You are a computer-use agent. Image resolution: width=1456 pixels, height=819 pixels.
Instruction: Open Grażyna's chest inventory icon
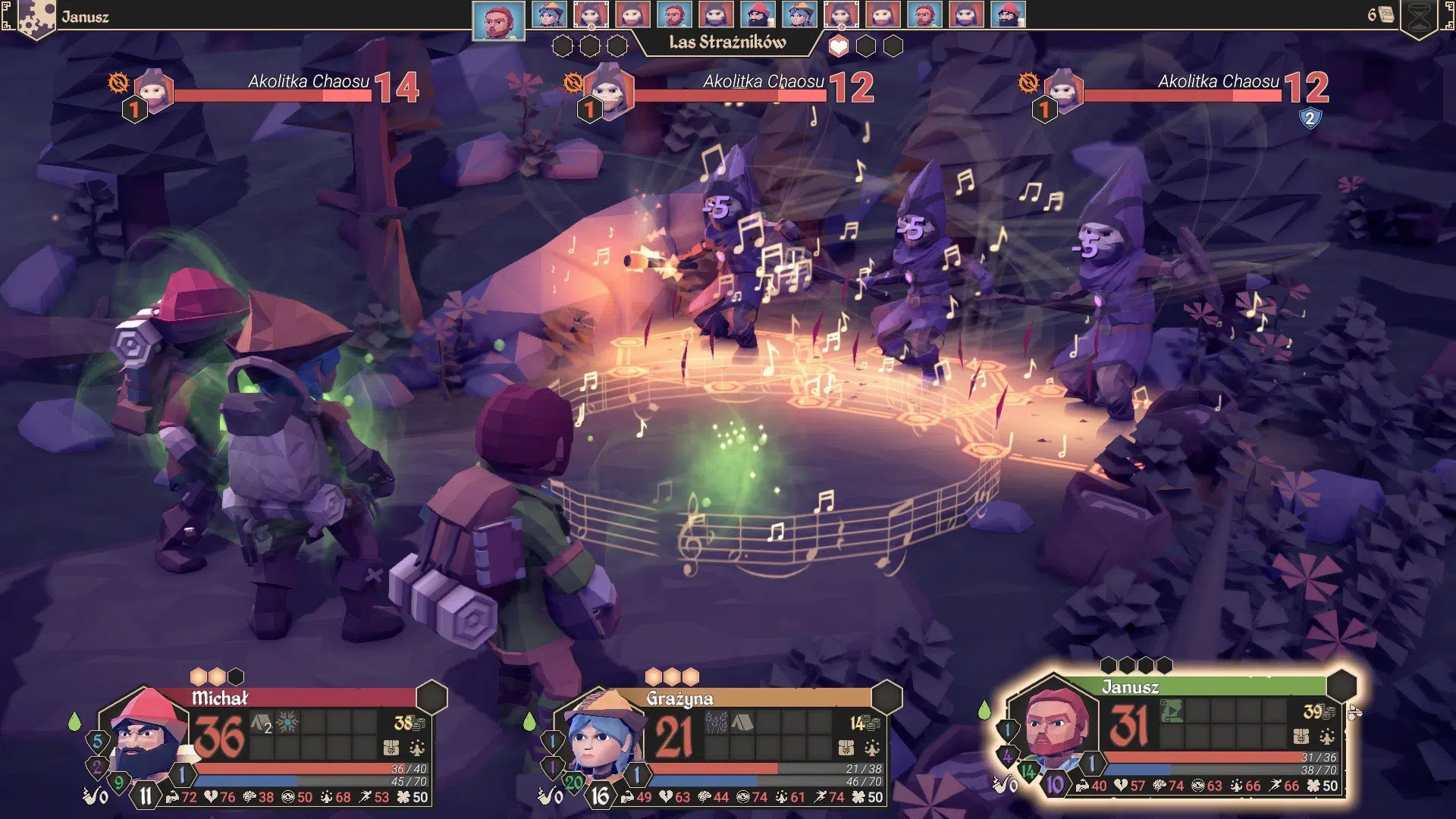[846, 748]
